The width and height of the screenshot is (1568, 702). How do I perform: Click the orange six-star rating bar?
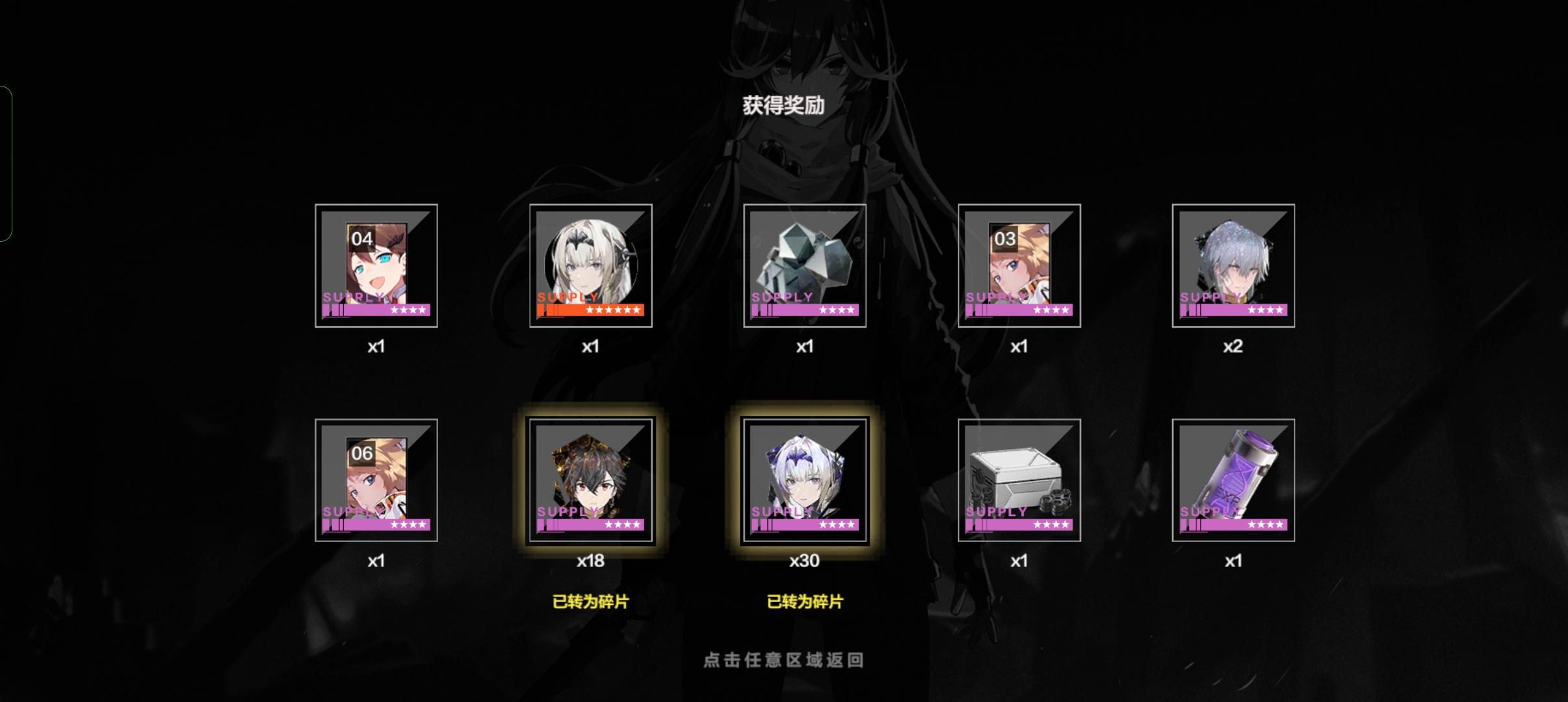coord(590,310)
